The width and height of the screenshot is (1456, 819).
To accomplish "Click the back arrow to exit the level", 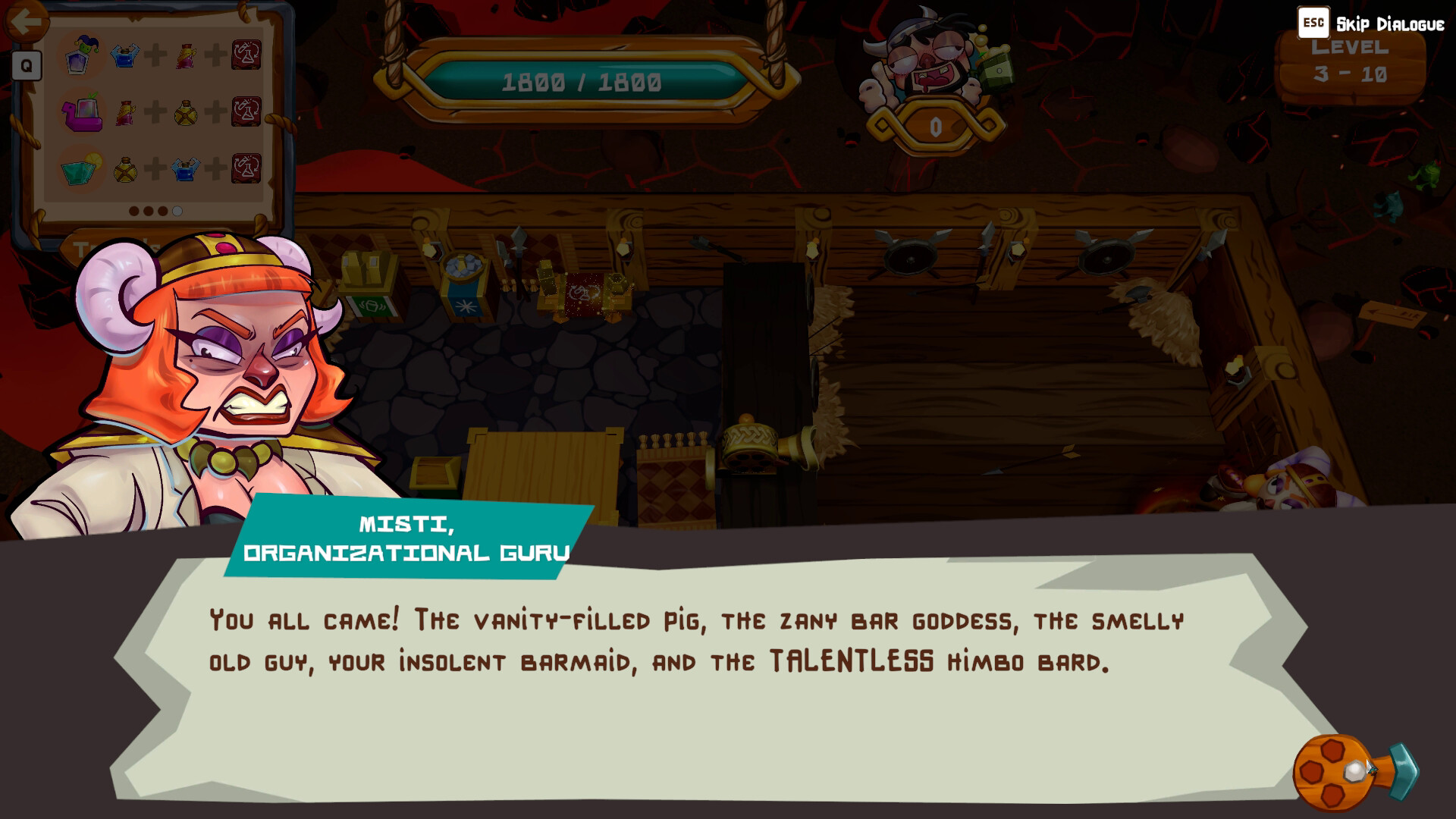I will click(28, 19).
